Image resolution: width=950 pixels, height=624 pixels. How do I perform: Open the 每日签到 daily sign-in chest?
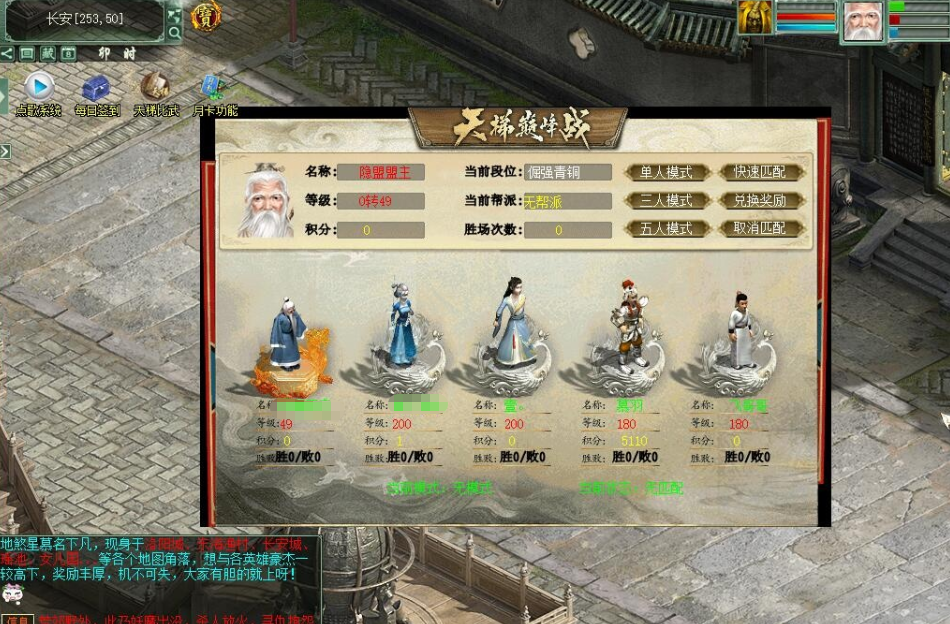point(96,88)
